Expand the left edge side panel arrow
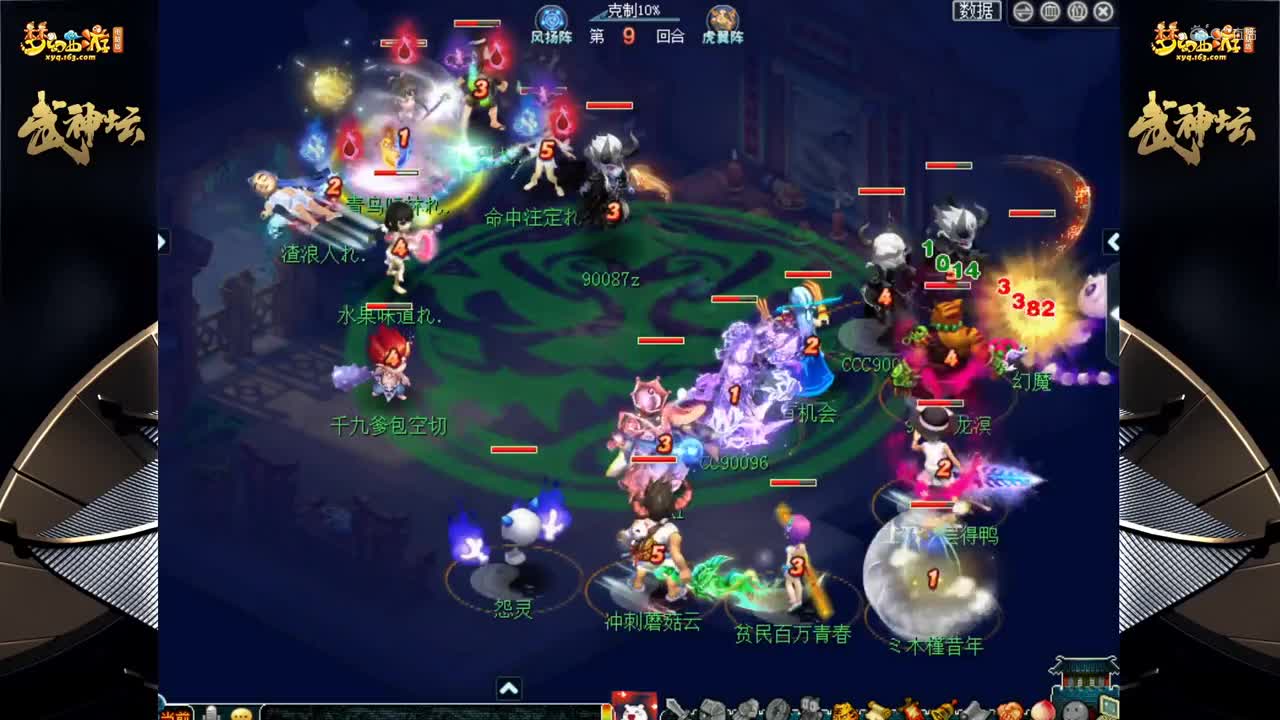The image size is (1280, 720). click(x=160, y=240)
